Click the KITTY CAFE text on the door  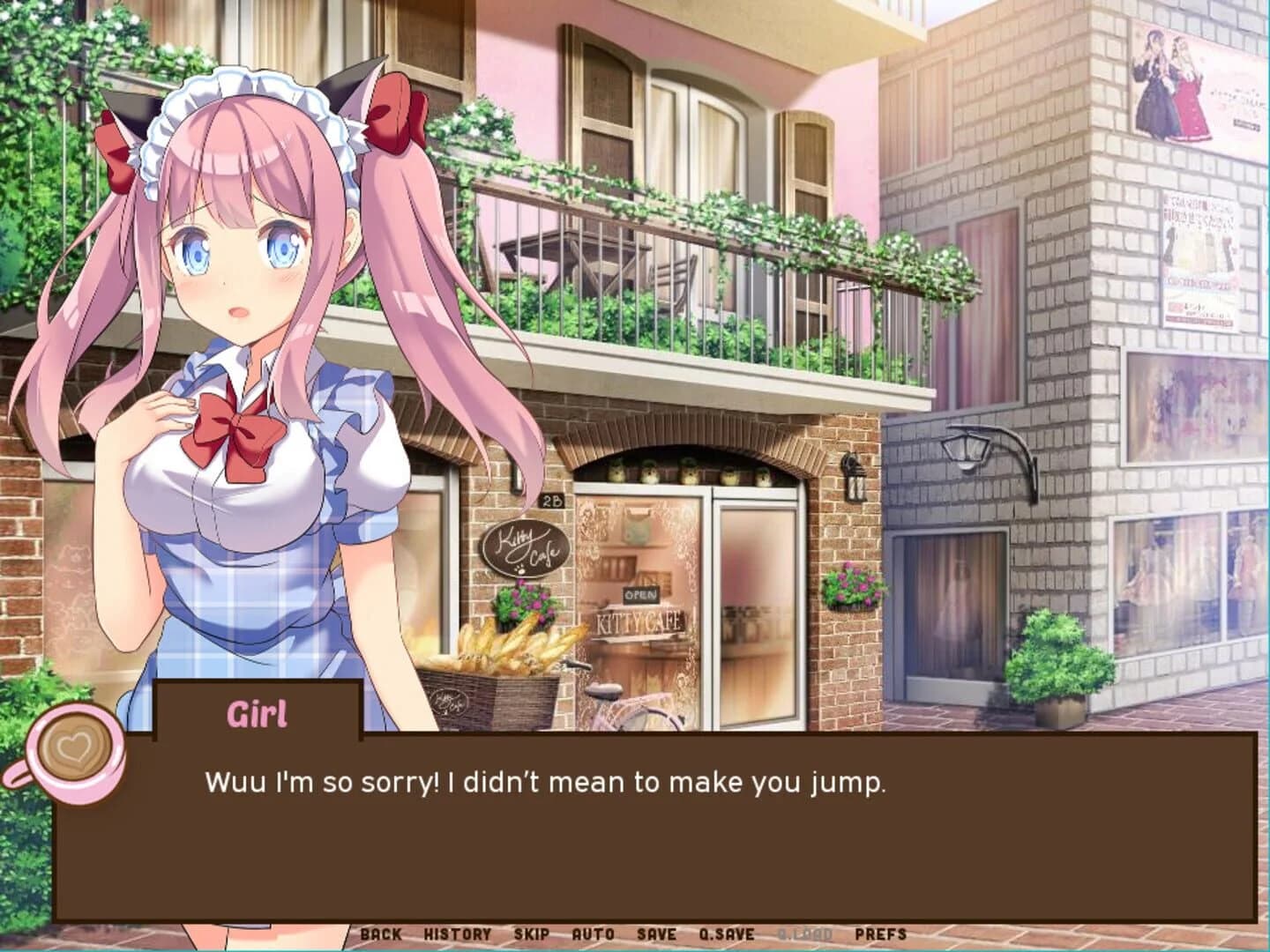[642, 621]
